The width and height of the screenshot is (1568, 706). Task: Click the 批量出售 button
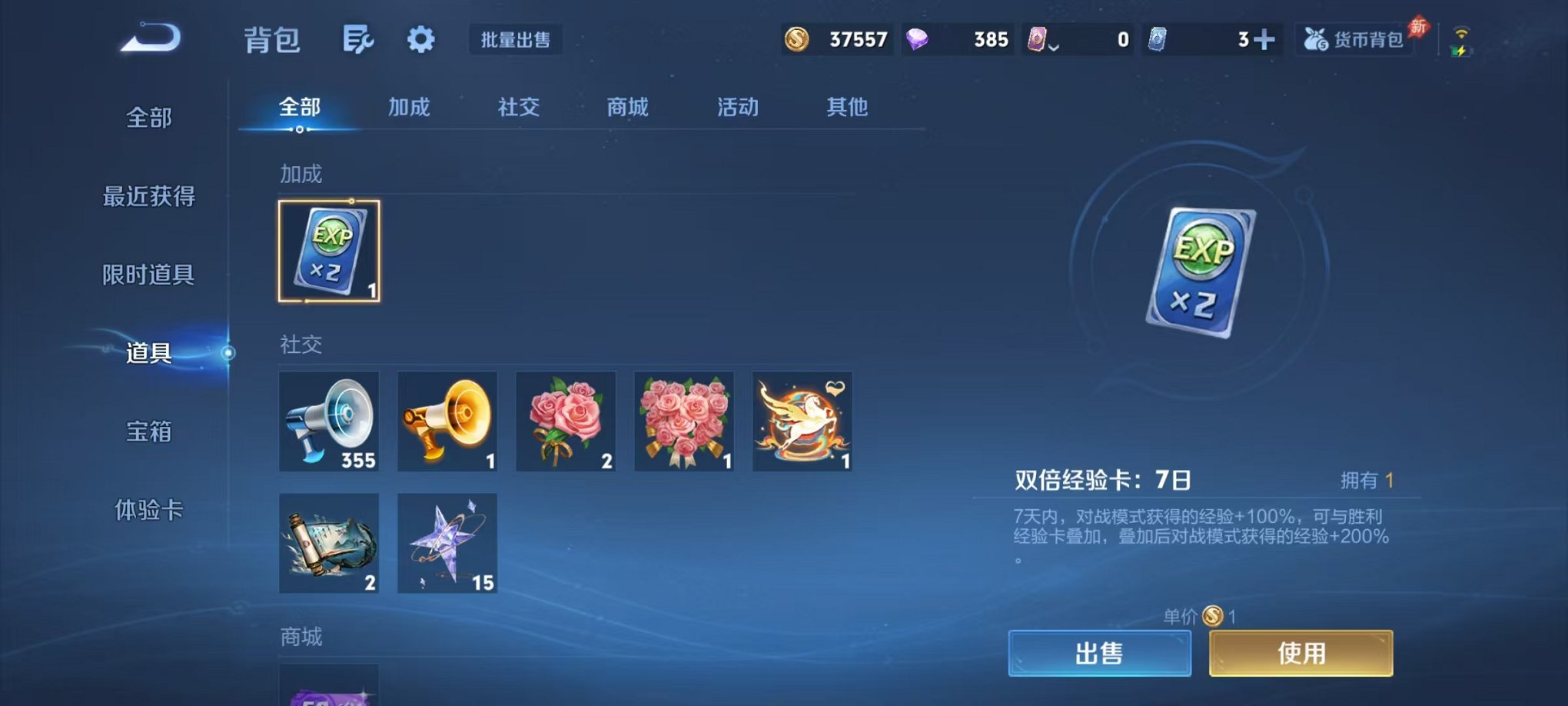[x=517, y=41]
